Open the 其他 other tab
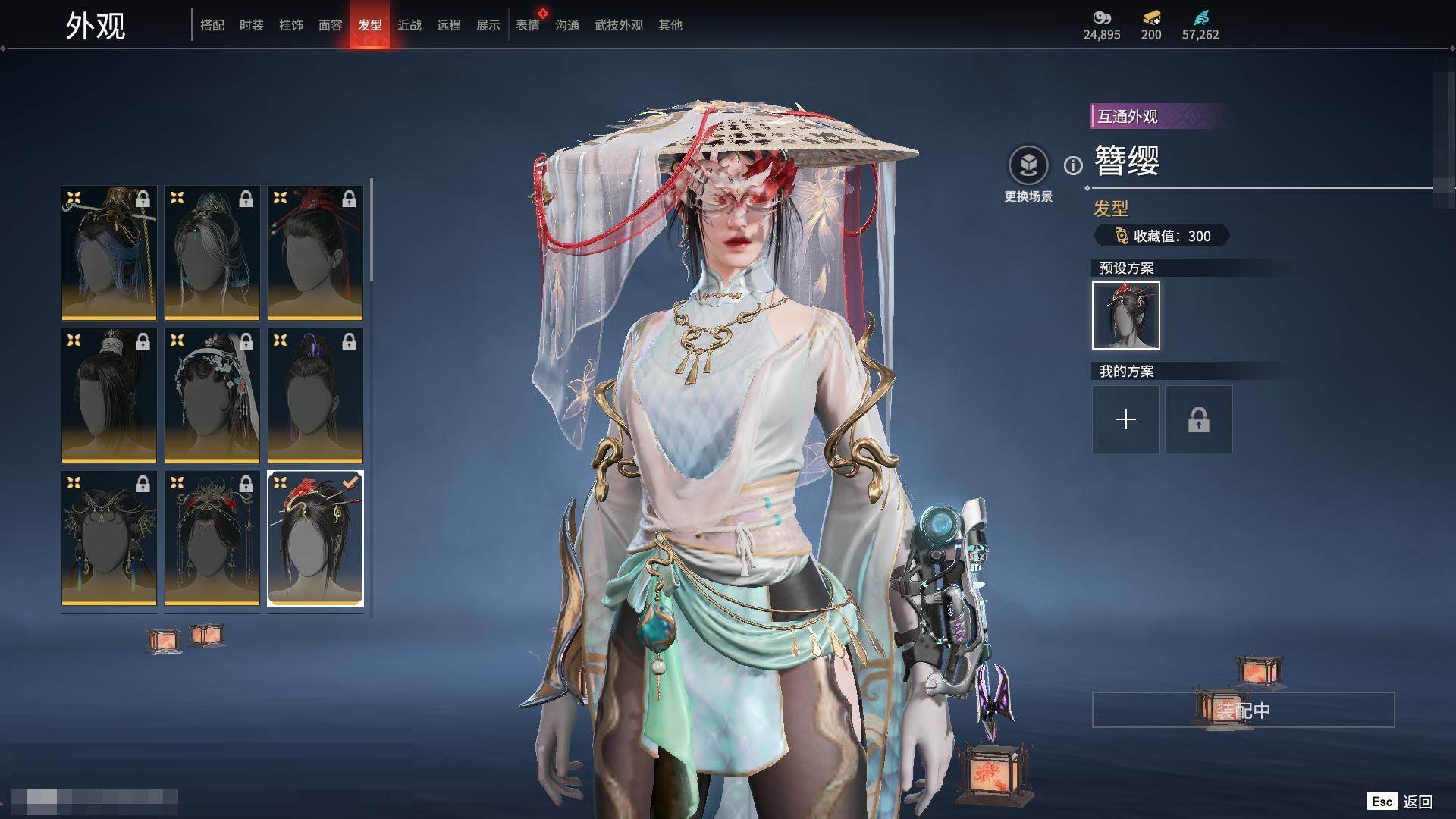Image resolution: width=1456 pixels, height=819 pixels. pos(670,25)
